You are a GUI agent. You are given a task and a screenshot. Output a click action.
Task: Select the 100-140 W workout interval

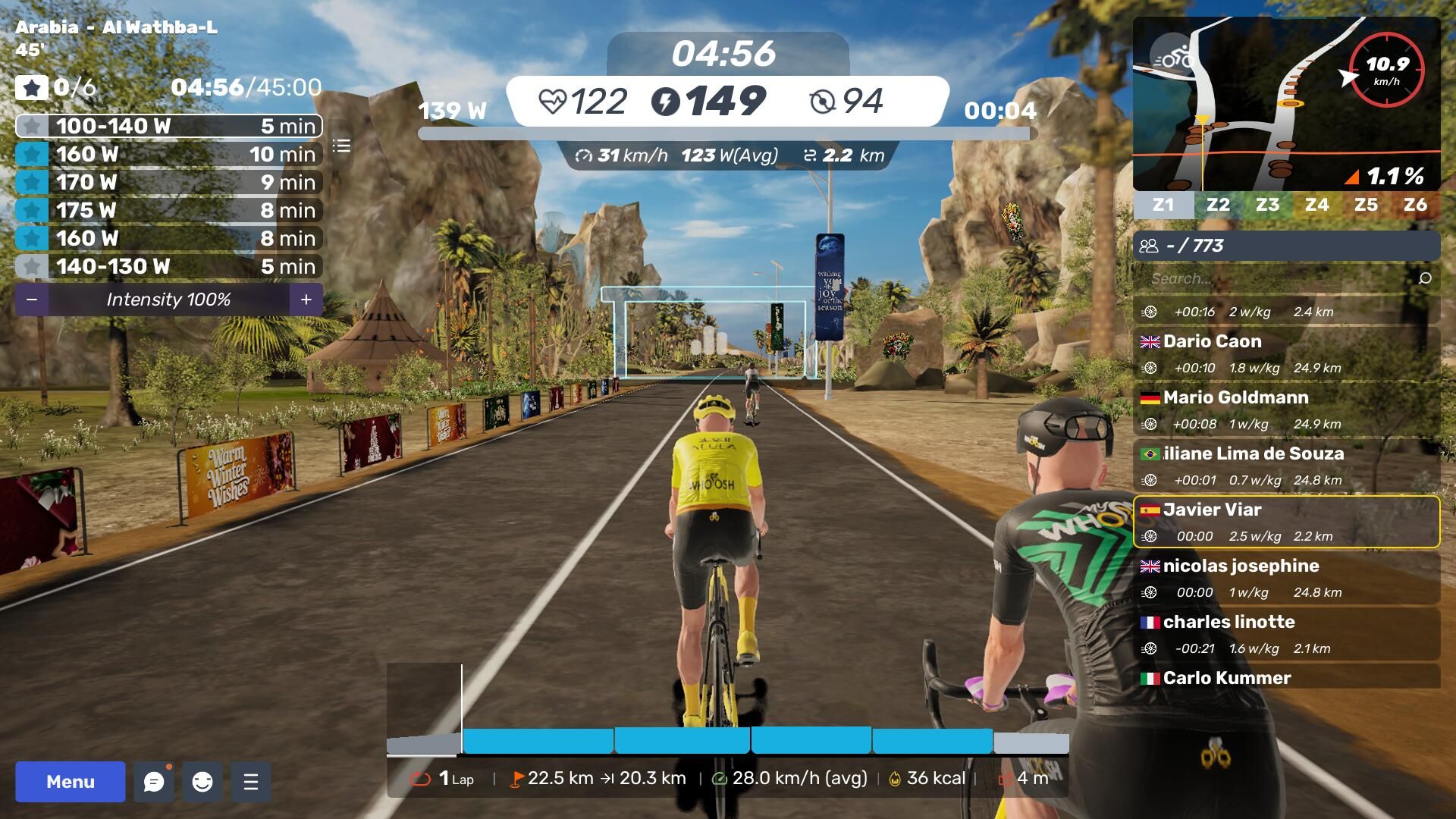pyautogui.click(x=169, y=126)
